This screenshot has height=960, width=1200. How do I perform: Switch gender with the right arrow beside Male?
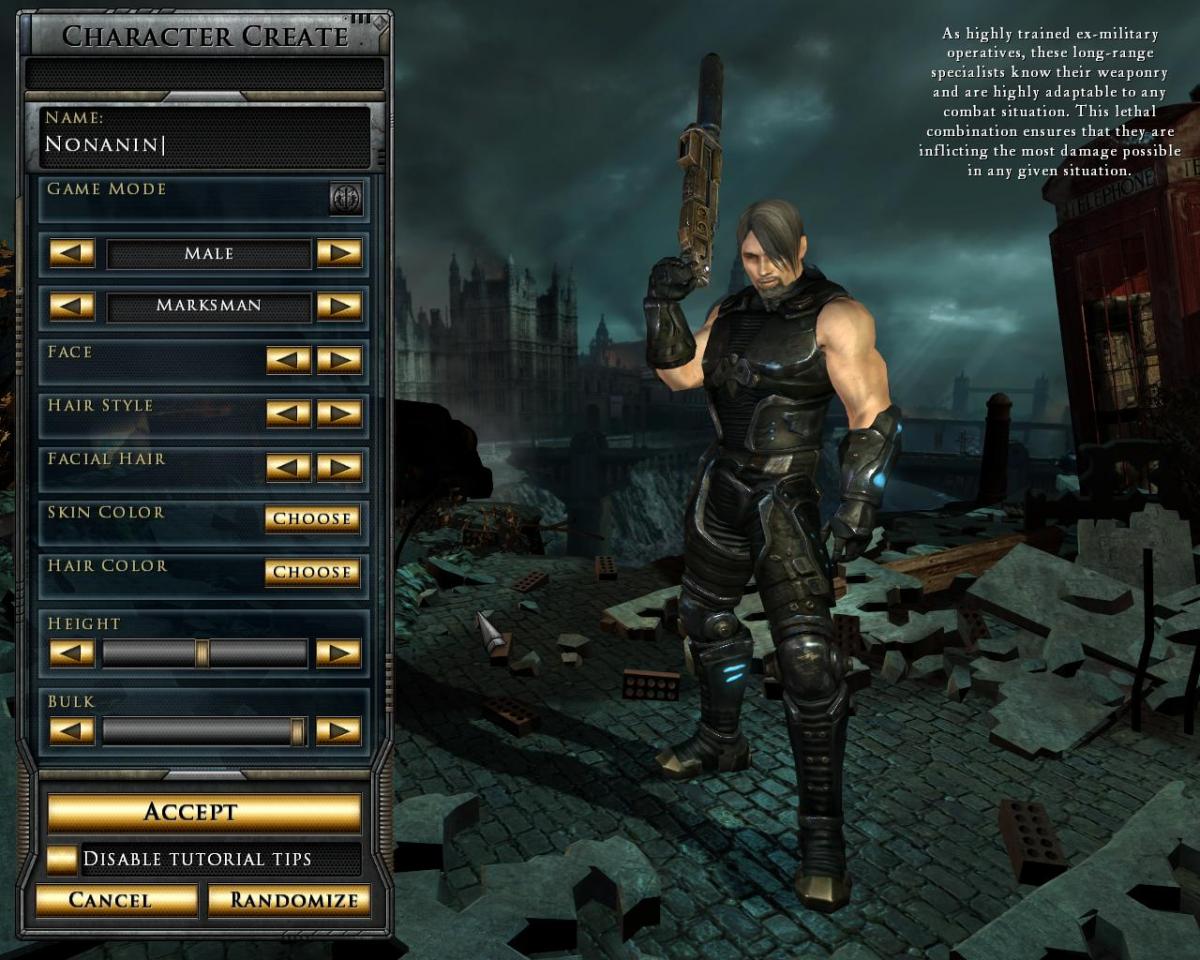tap(339, 253)
